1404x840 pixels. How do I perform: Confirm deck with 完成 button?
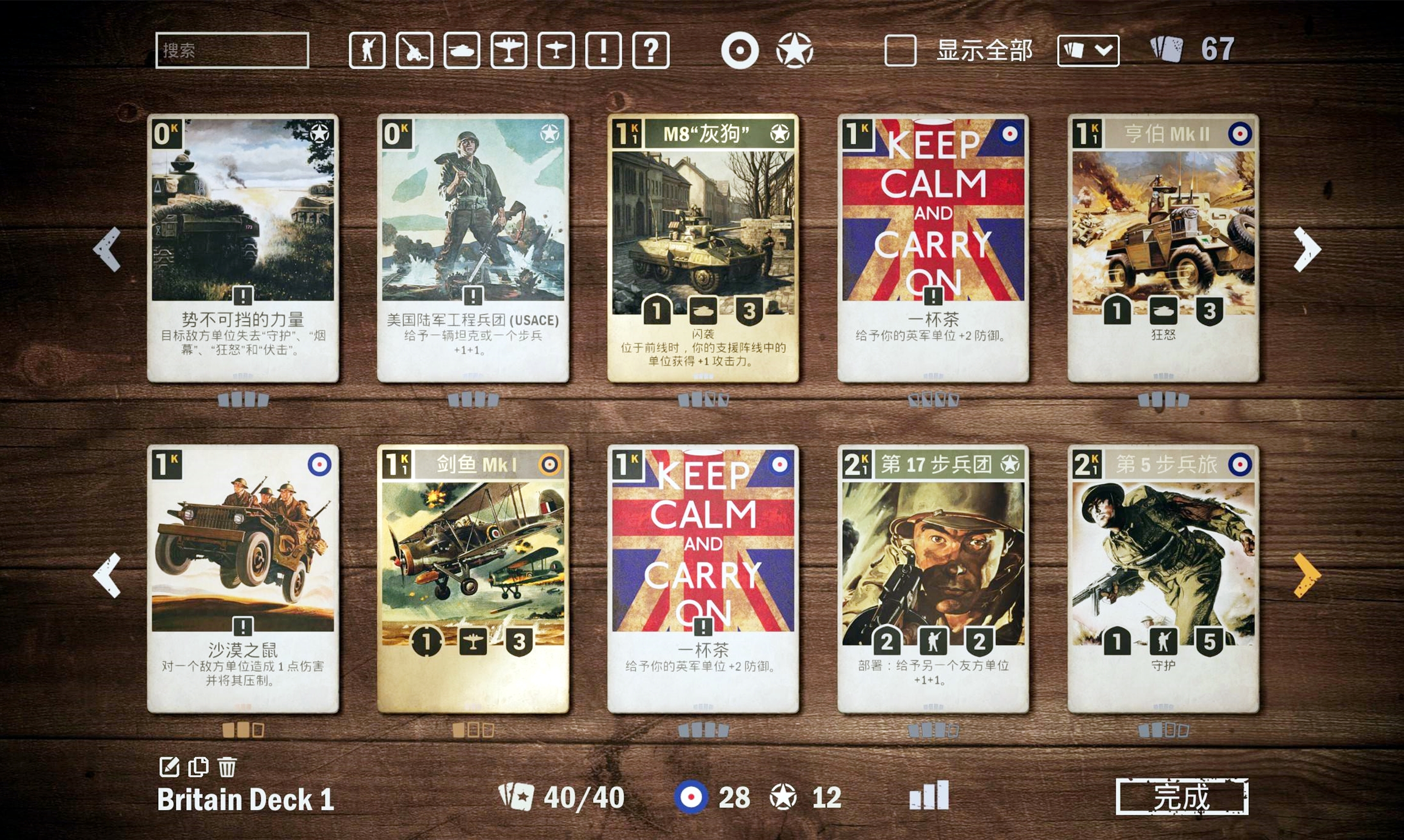click(1182, 797)
